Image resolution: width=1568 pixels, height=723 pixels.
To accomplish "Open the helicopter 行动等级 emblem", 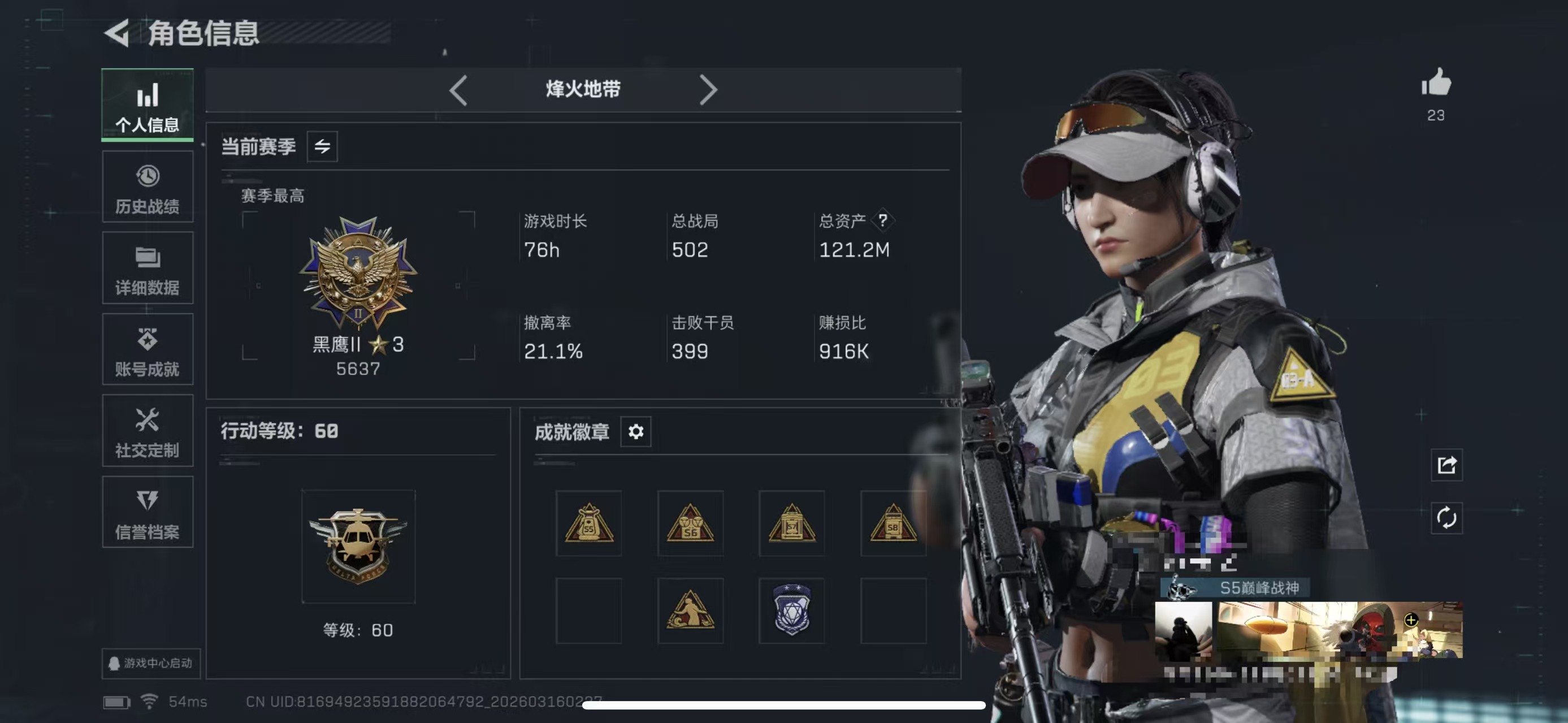I will 358,547.
